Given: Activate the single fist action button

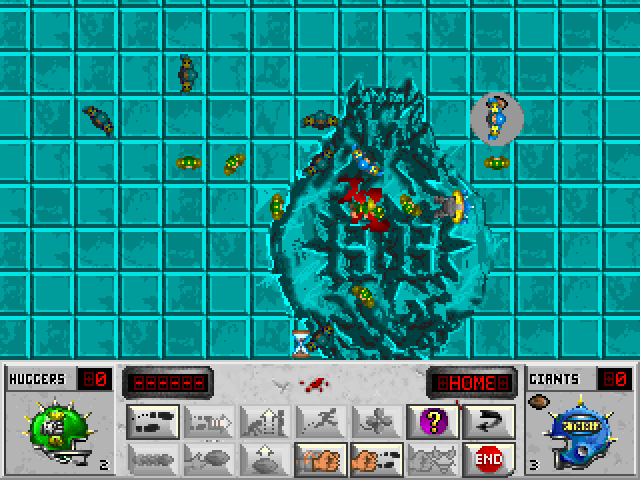Looking at the screenshot, I should tap(321, 459).
